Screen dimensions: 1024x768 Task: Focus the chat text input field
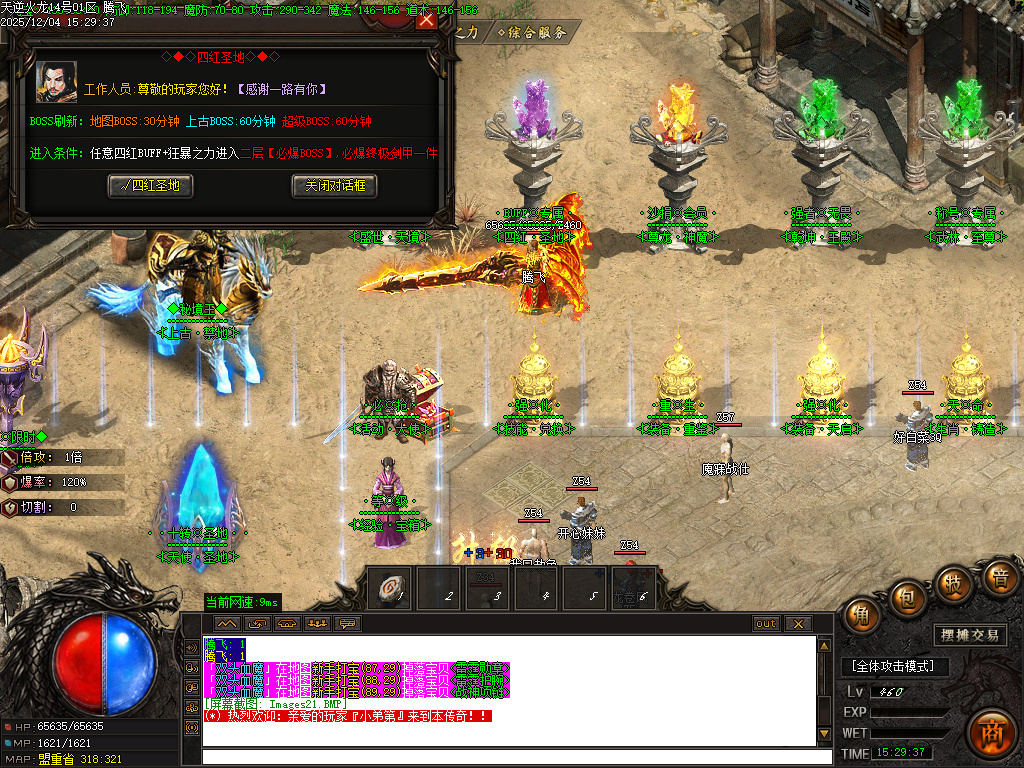[x=510, y=756]
